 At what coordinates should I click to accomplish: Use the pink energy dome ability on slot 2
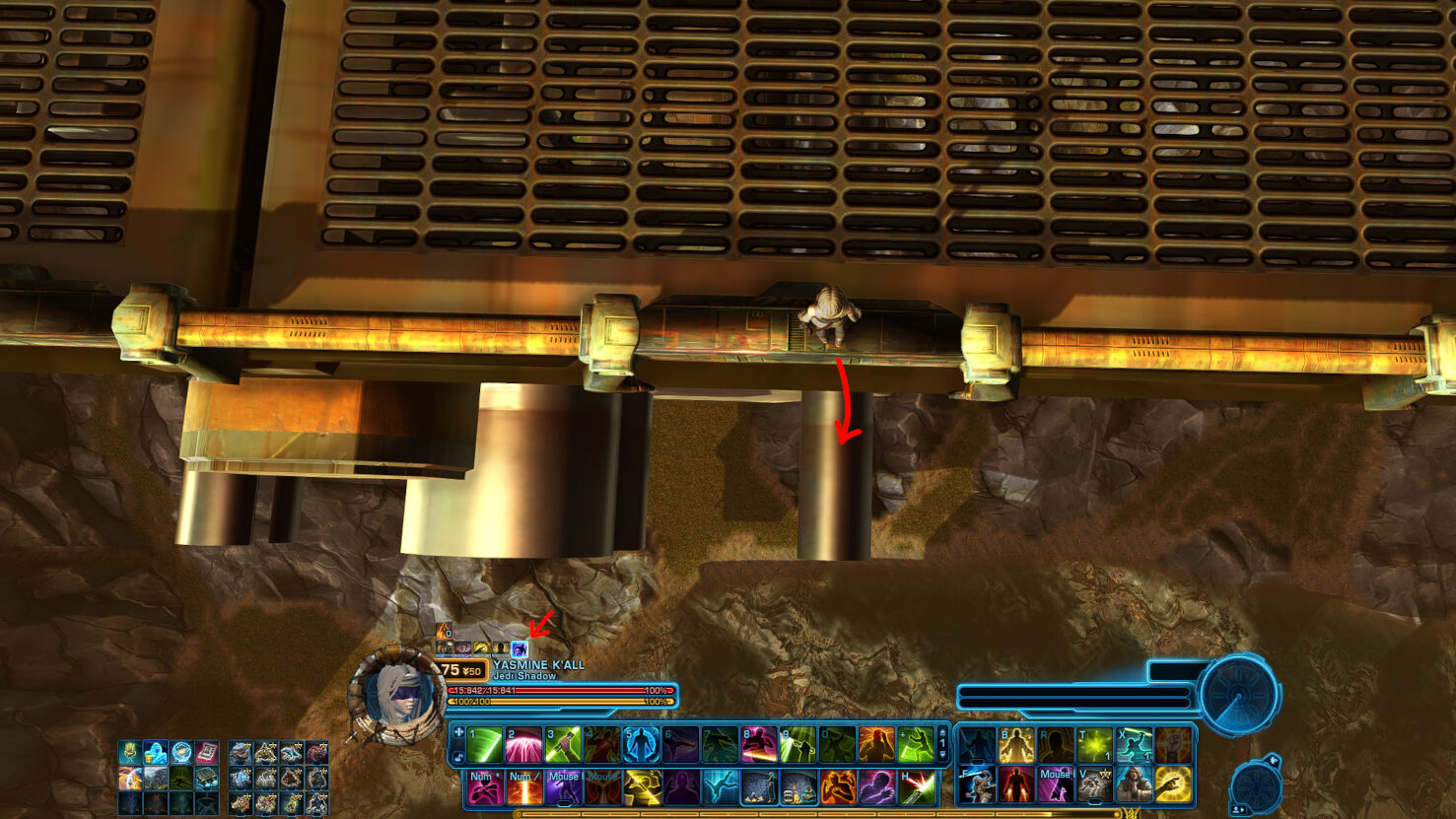click(x=523, y=745)
